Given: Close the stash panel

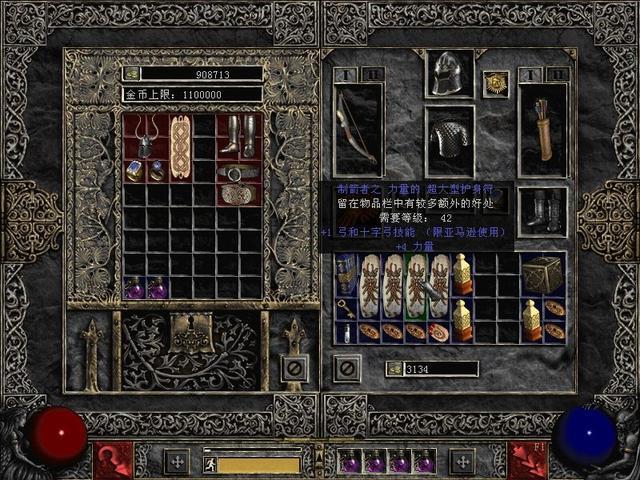Looking at the screenshot, I should [x=293, y=369].
